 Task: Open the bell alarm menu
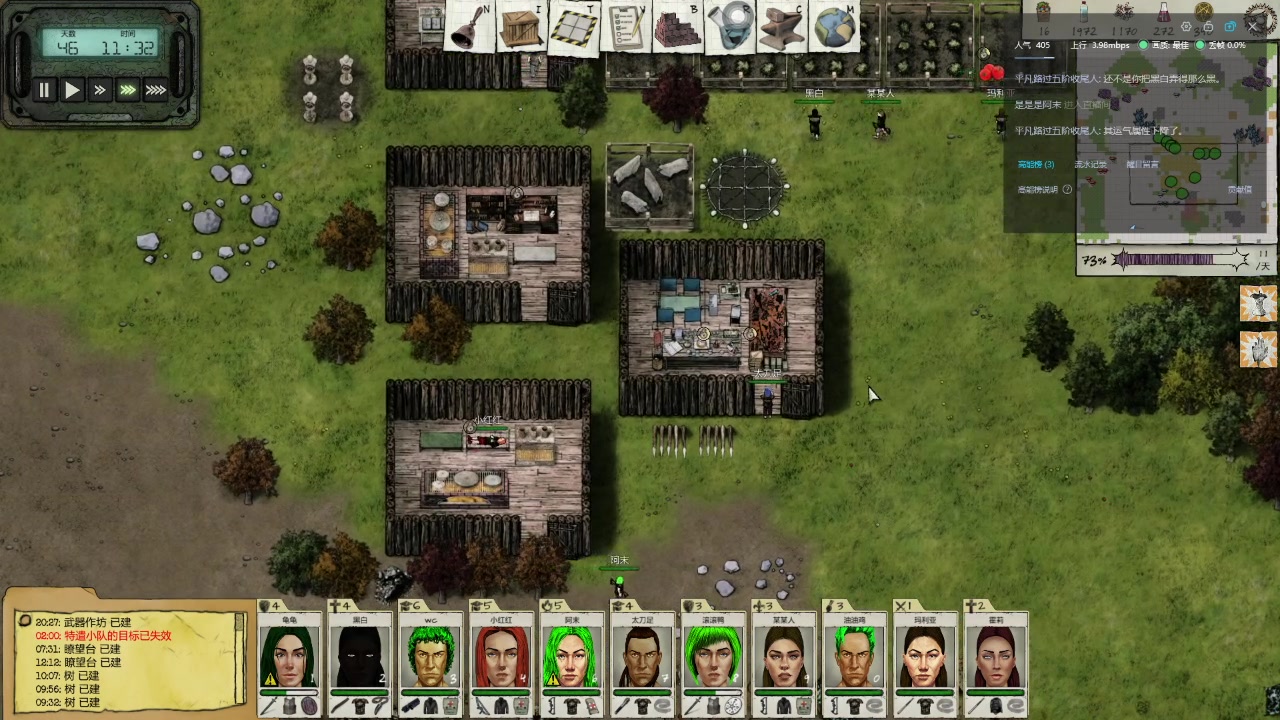point(467,28)
